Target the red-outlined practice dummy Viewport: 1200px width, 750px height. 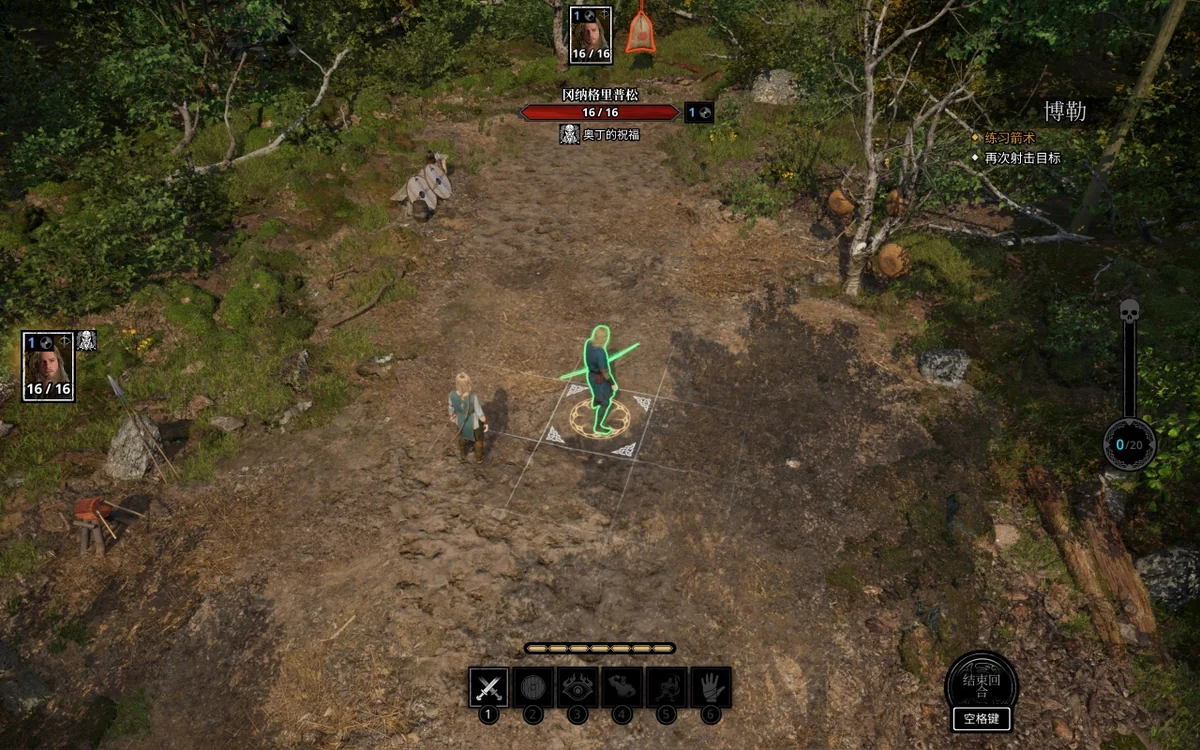point(641,31)
